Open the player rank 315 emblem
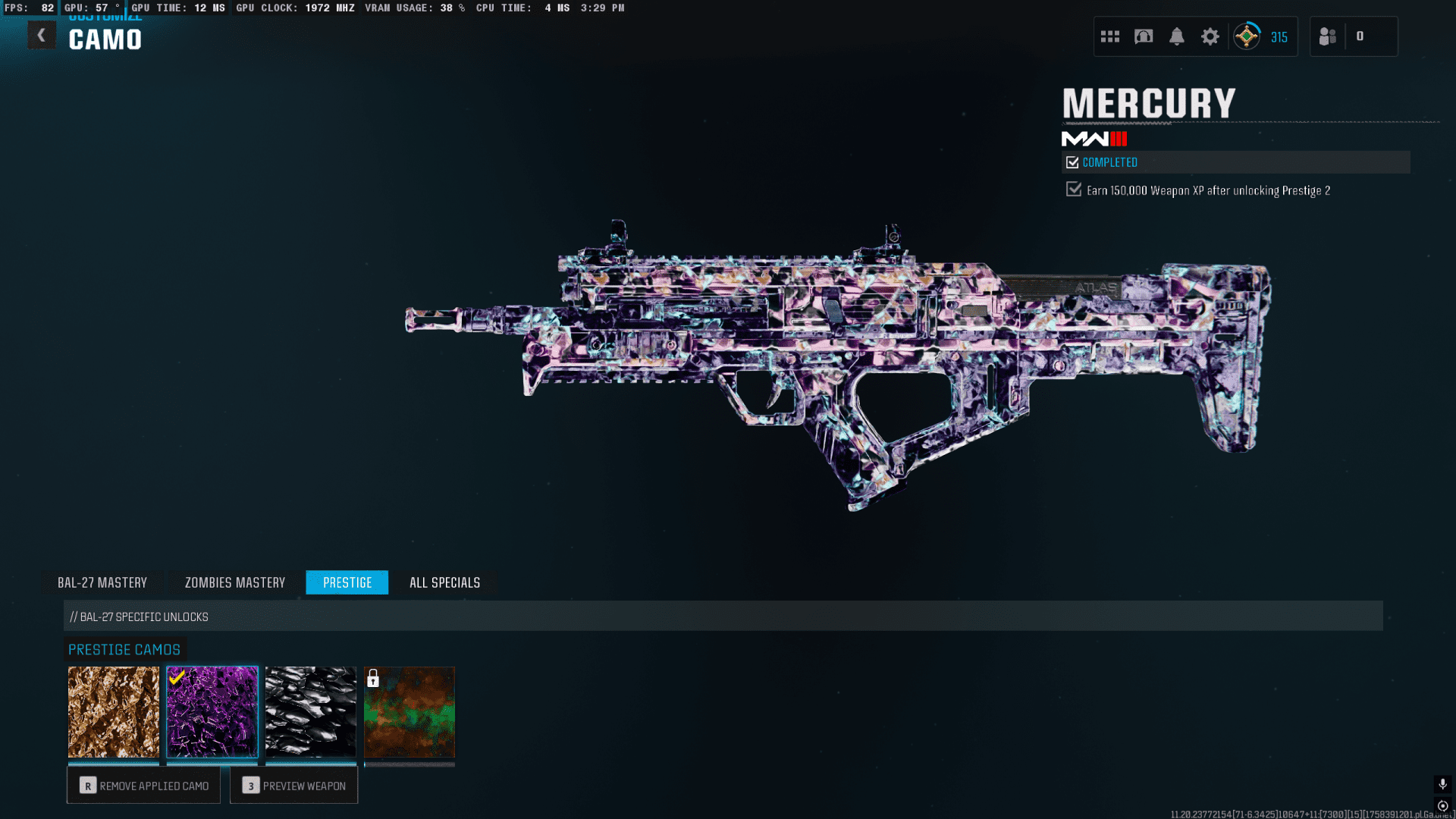 pyautogui.click(x=1247, y=36)
